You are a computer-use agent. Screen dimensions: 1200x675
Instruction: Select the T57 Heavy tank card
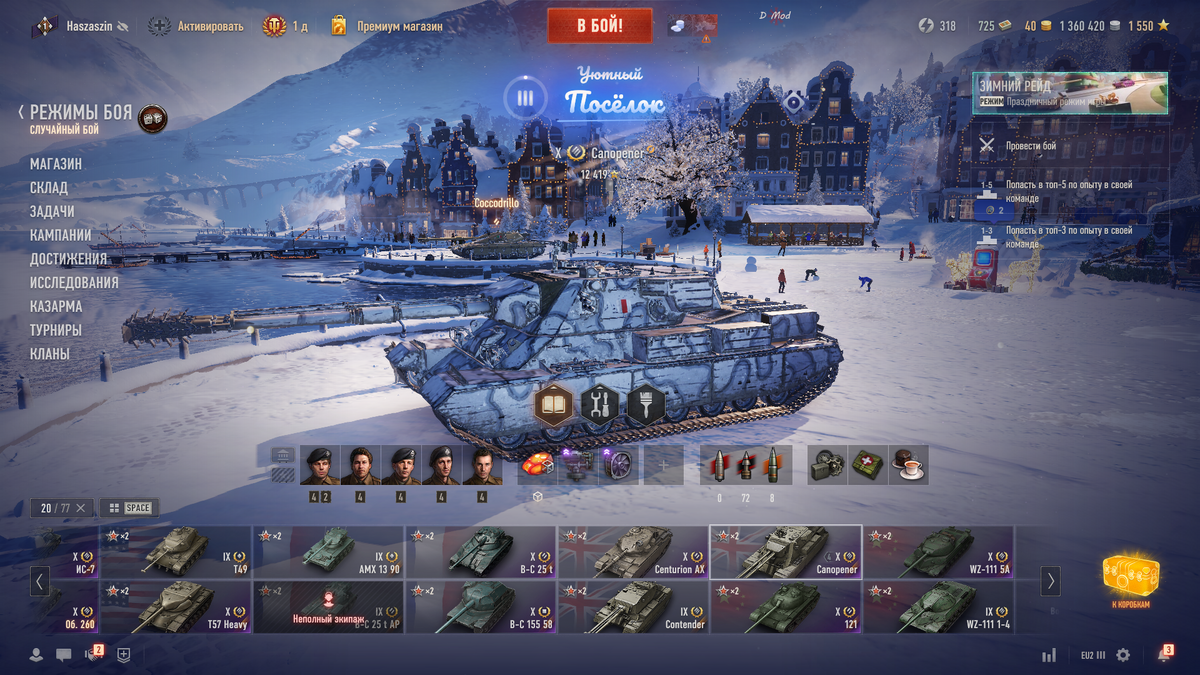click(x=176, y=607)
